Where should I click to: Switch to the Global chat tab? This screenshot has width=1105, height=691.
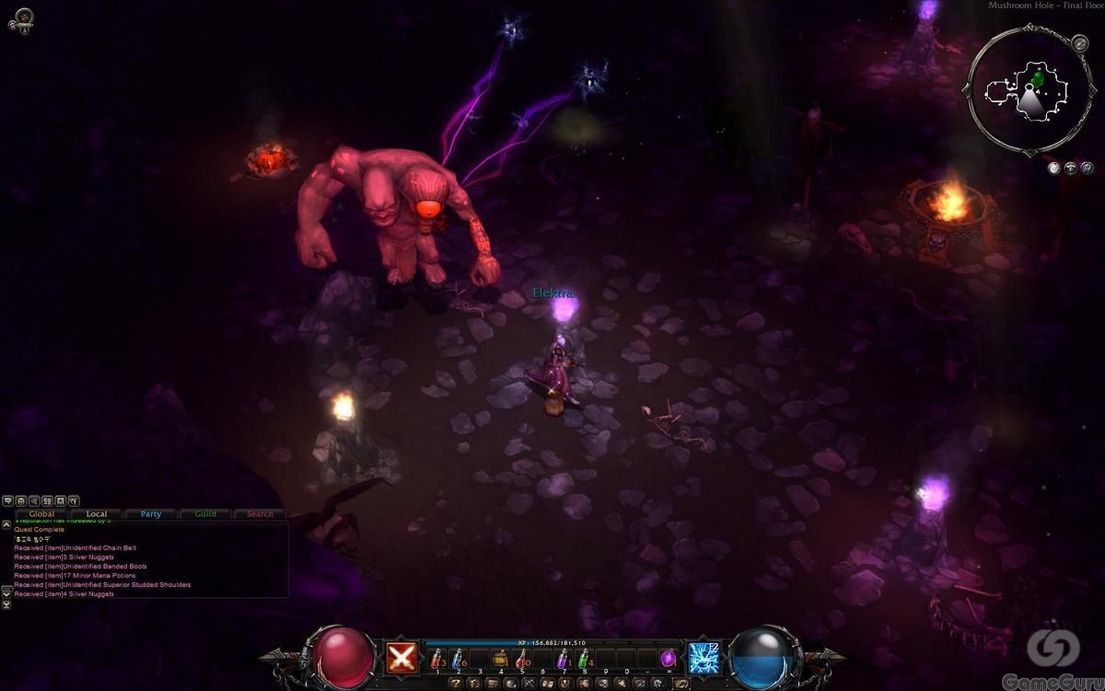42,514
